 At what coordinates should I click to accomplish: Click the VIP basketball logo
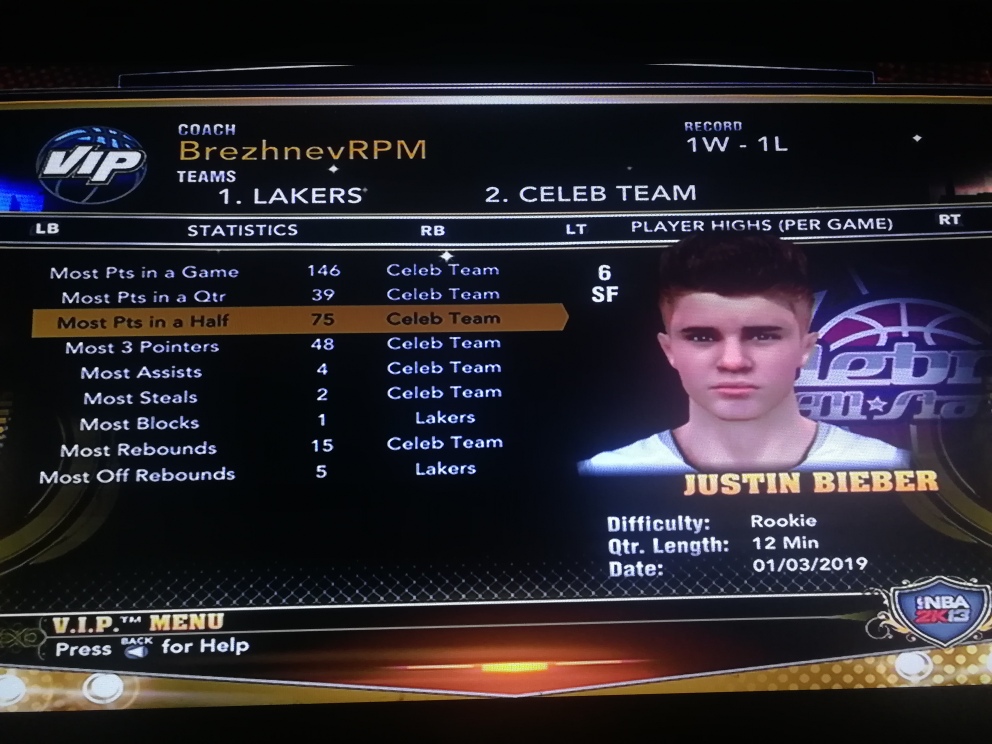click(x=91, y=163)
